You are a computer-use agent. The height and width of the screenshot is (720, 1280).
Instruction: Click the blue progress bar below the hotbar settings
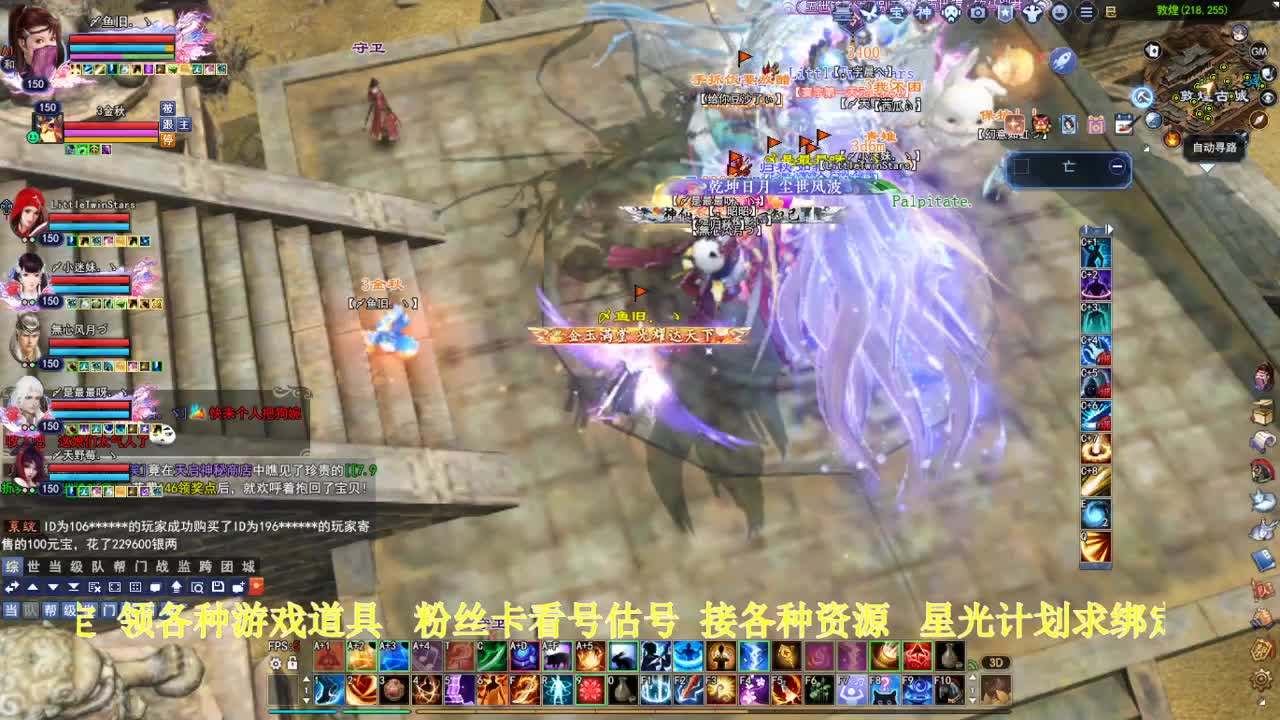(x=300, y=713)
